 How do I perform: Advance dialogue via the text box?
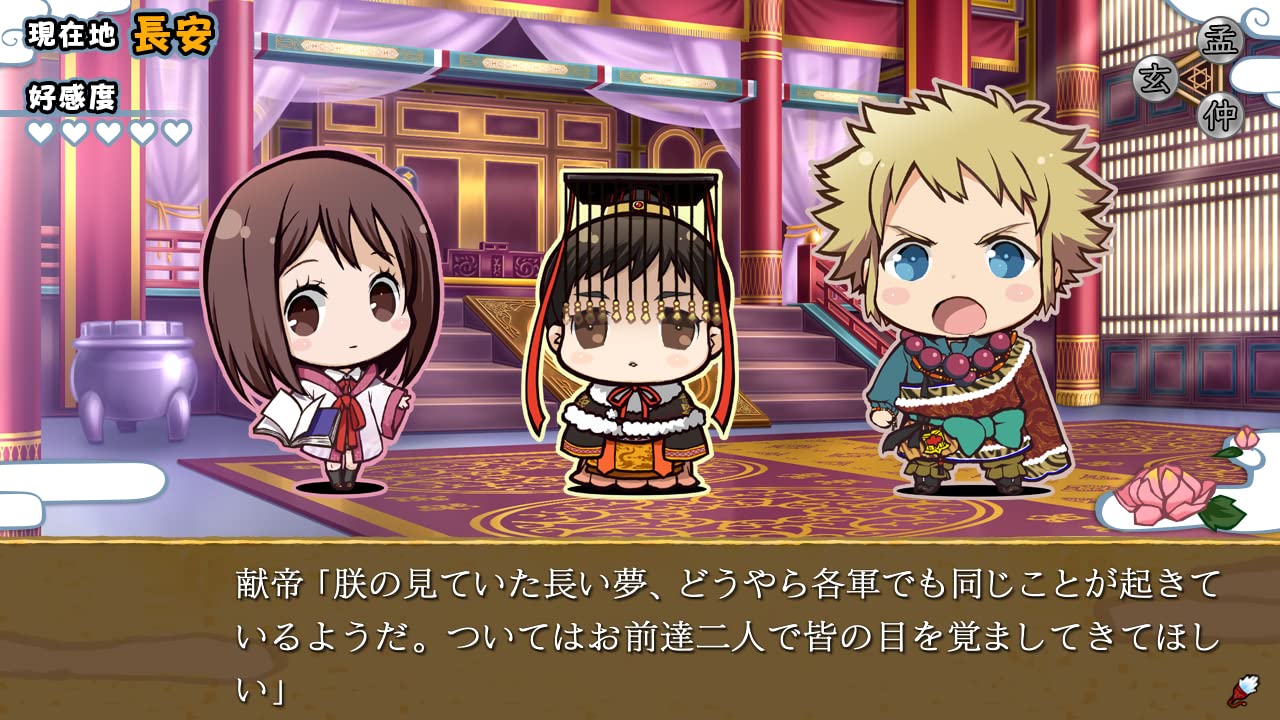(x=640, y=630)
